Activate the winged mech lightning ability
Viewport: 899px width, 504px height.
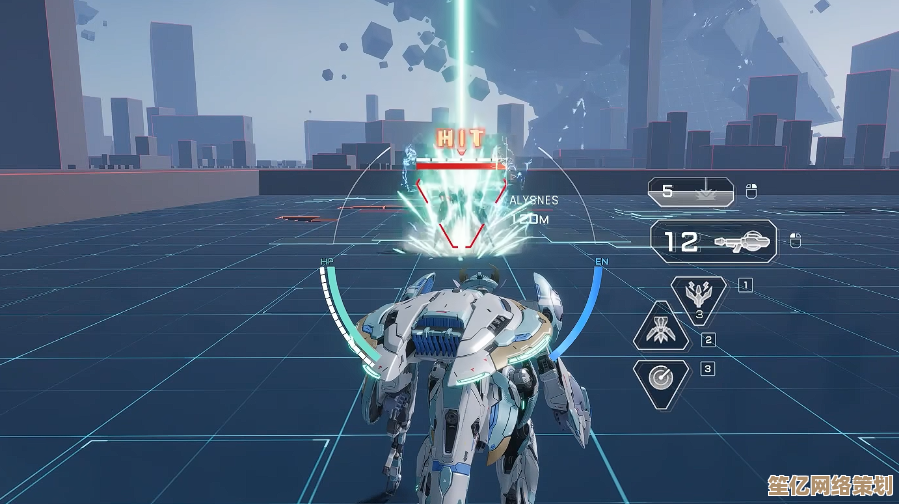698,298
